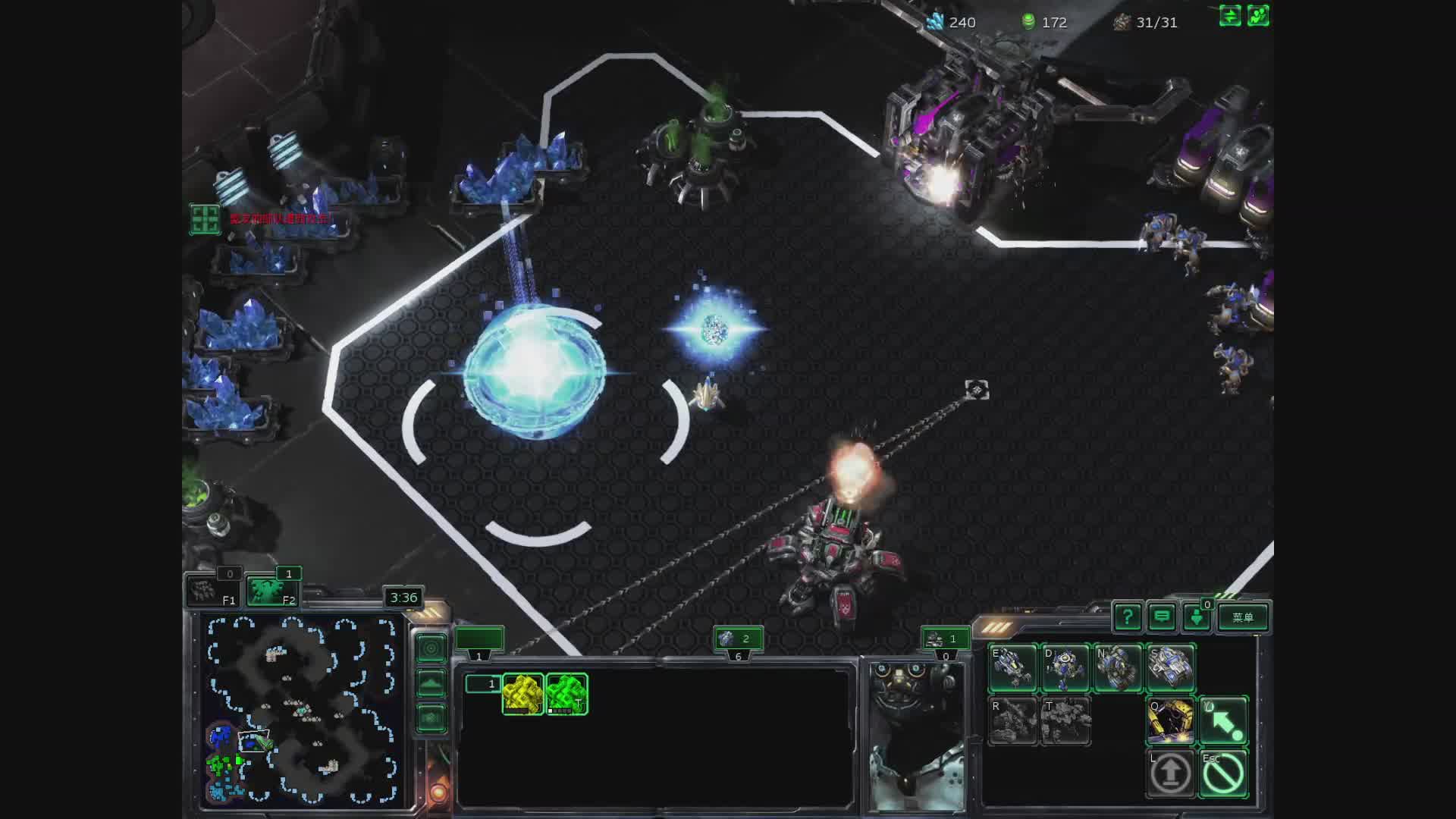The height and width of the screenshot is (819, 1456).
Task: Build a Cyclone from the factory
Action: click(x=1118, y=668)
